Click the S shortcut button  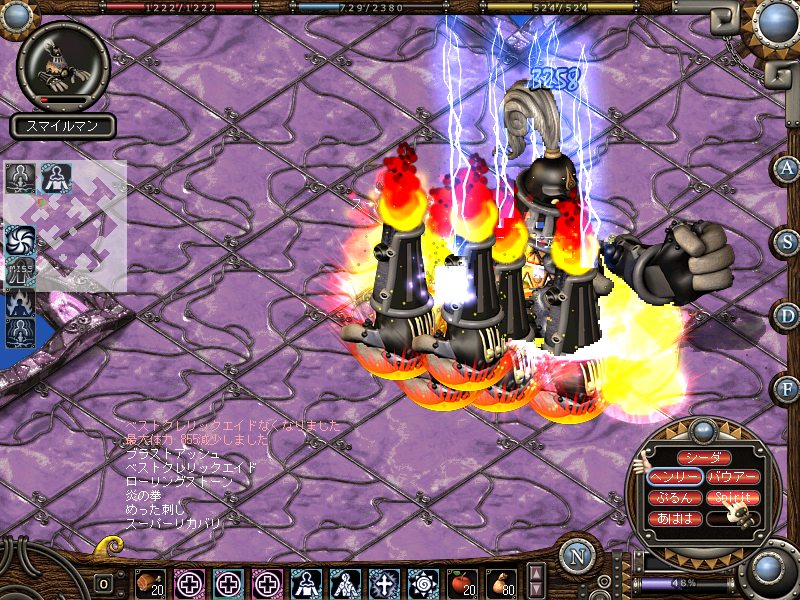(x=786, y=242)
